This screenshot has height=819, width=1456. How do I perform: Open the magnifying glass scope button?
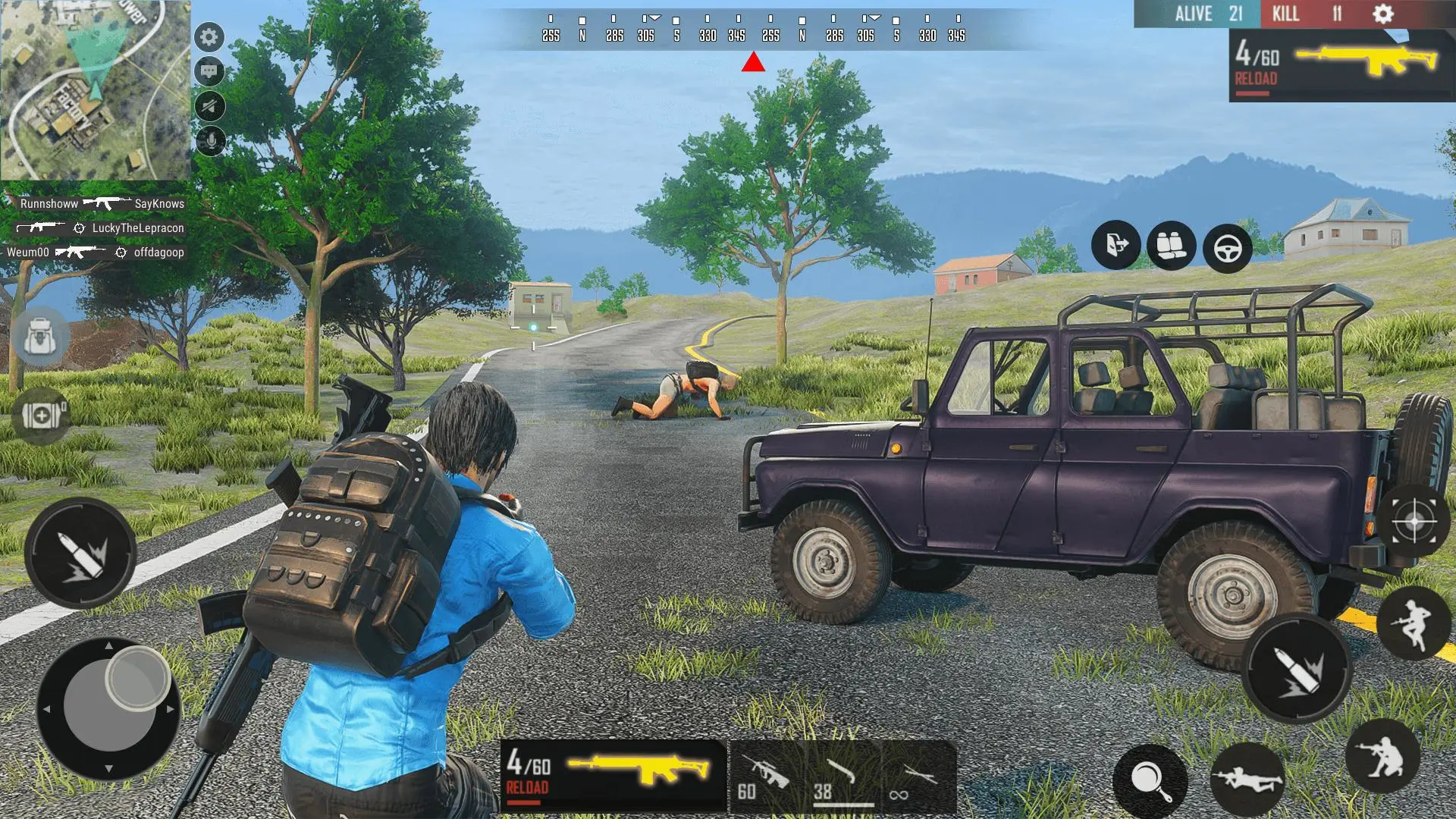pyautogui.click(x=1150, y=781)
